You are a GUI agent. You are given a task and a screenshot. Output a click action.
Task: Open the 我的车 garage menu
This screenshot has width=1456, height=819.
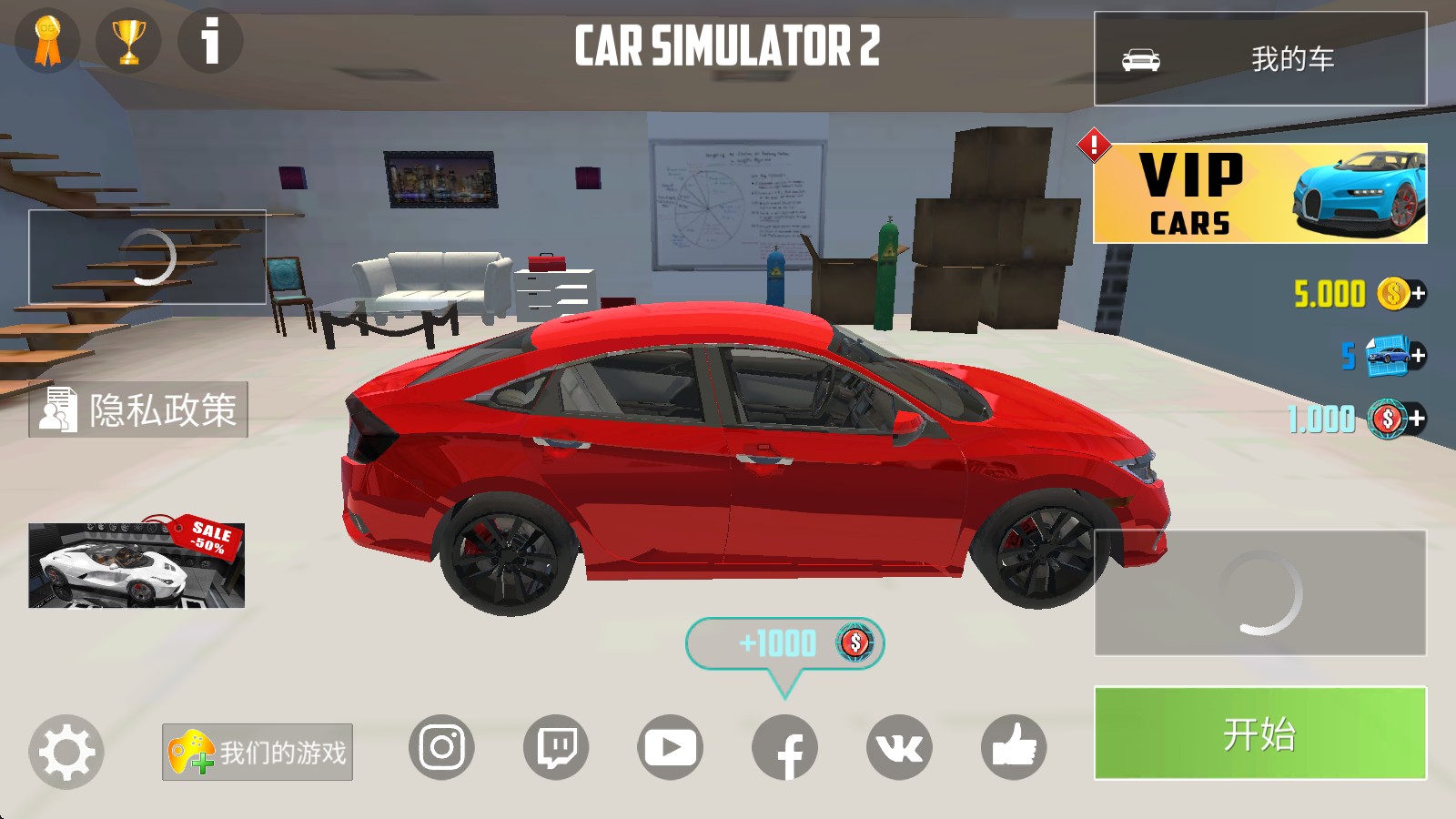click(1259, 59)
